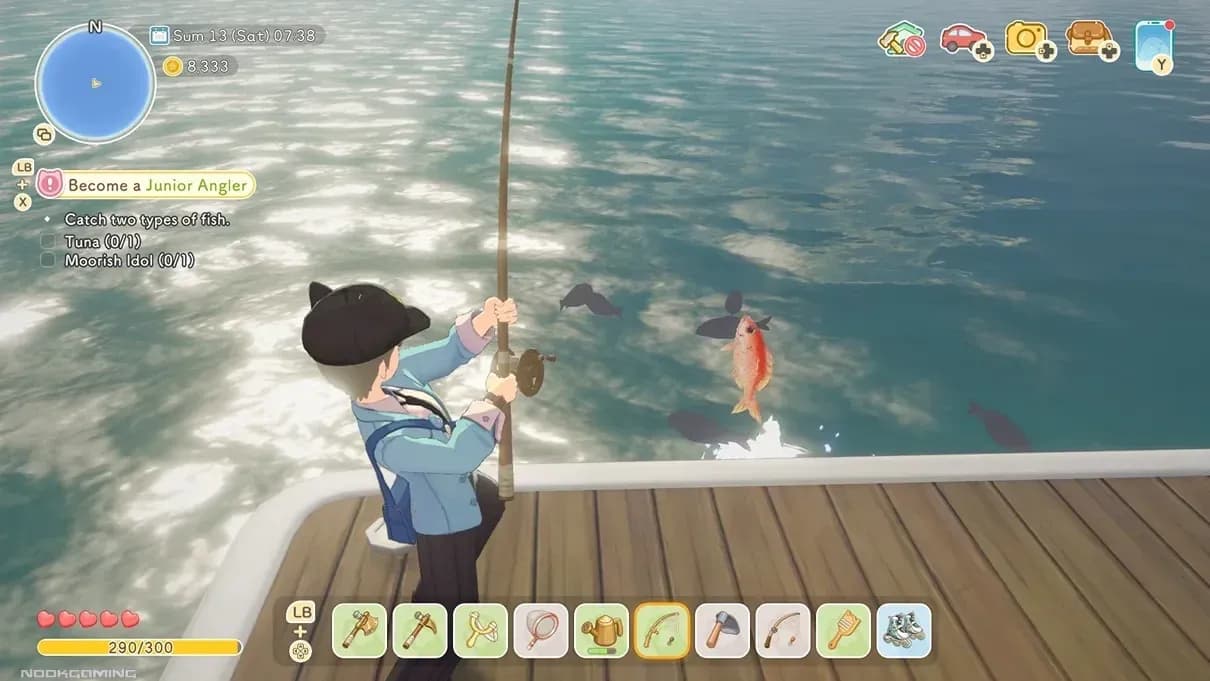Open the brown bag inventory icon
Image resolution: width=1210 pixels, height=681 pixels.
[1088, 39]
